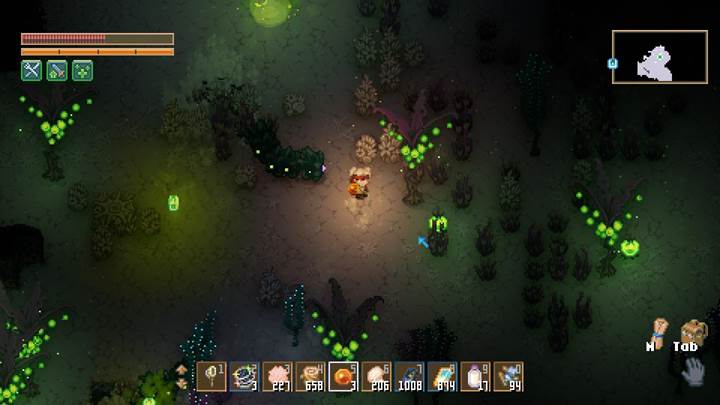Image resolution: width=720 pixels, height=405 pixels.
Task: Pick the highlighted orange orb slot
Action: [343, 376]
